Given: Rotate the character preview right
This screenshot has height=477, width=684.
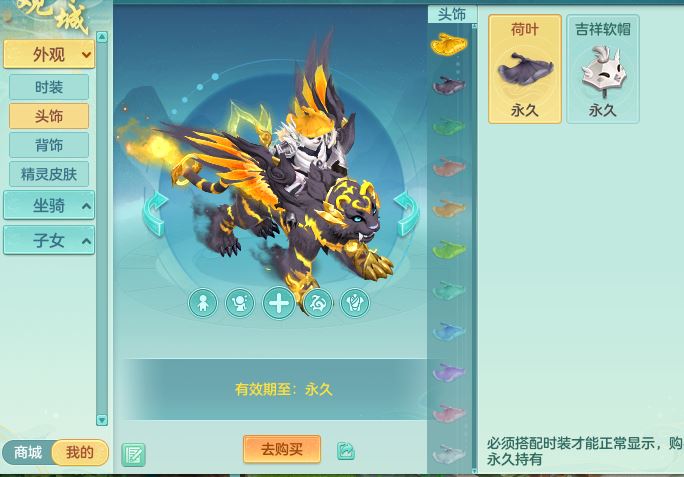Looking at the screenshot, I should (x=406, y=213).
